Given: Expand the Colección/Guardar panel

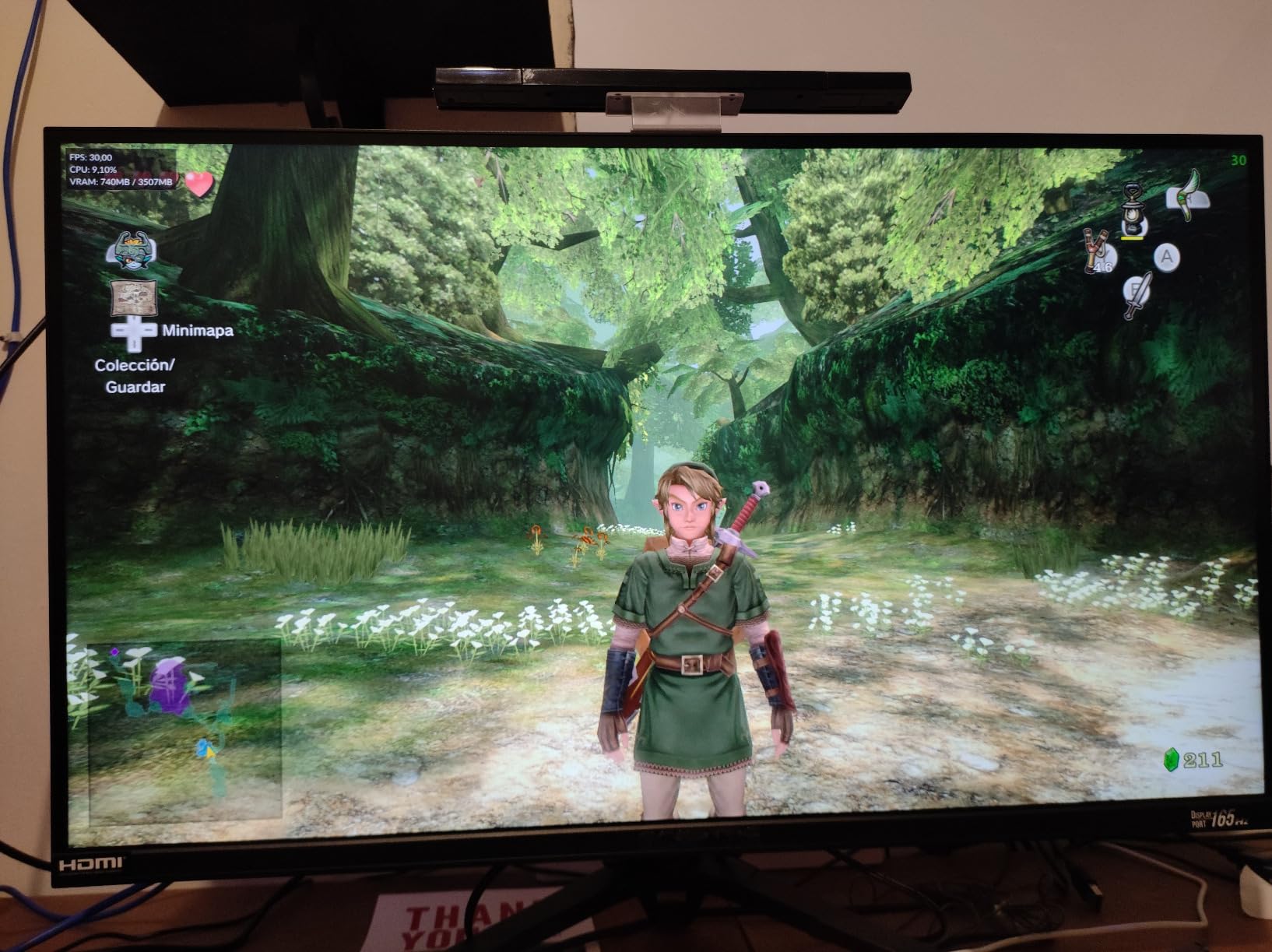Looking at the screenshot, I should [136, 375].
